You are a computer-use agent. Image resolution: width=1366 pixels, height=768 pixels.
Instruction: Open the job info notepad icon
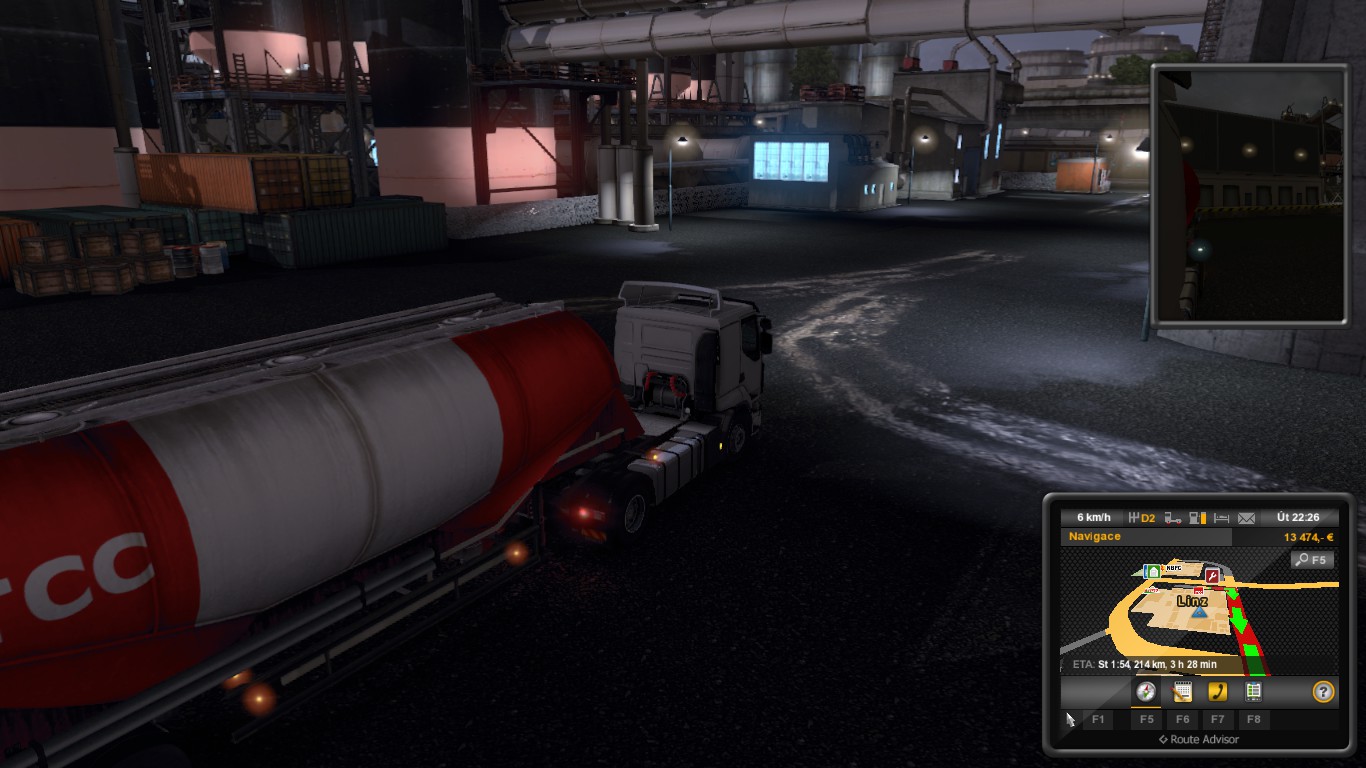1181,692
